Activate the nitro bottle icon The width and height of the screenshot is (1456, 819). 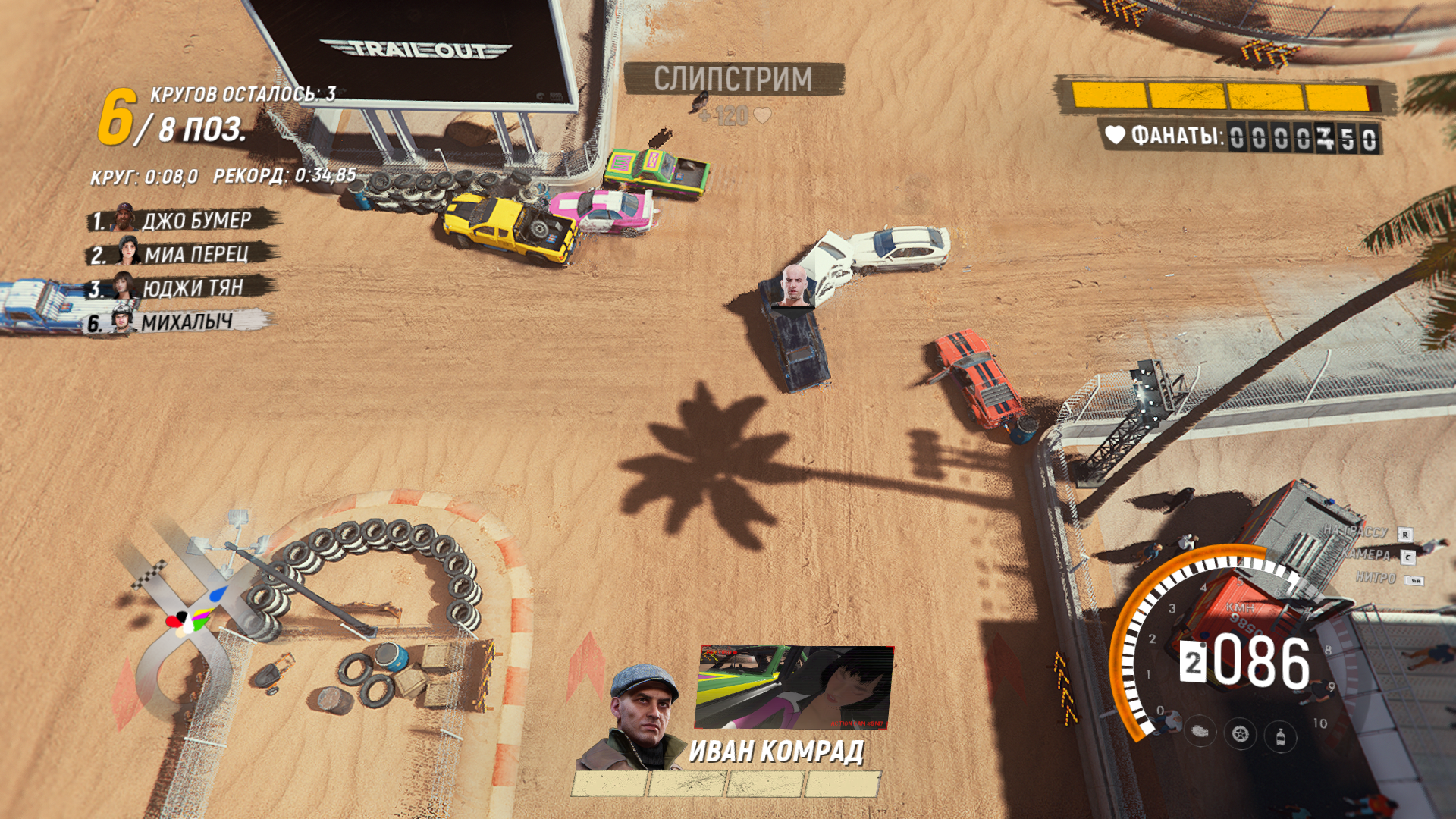[1280, 736]
